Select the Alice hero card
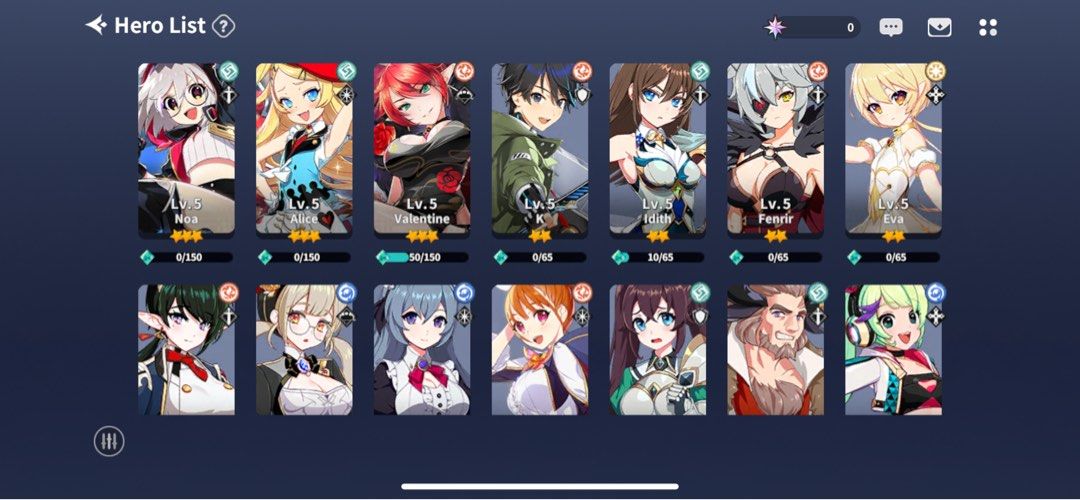This screenshot has width=1080, height=500. coord(304,150)
